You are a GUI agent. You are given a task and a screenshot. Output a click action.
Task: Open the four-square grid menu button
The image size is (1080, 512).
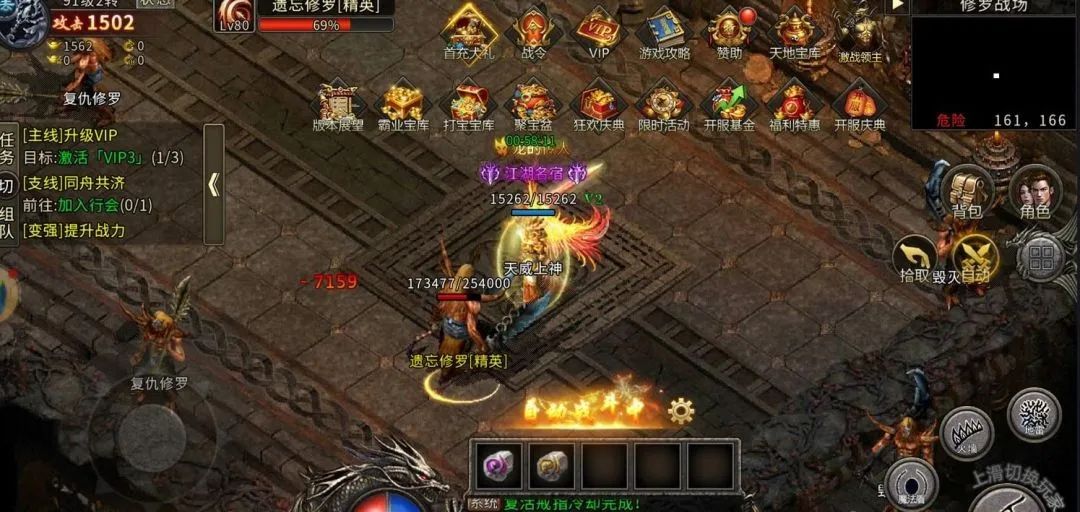coord(1041,259)
